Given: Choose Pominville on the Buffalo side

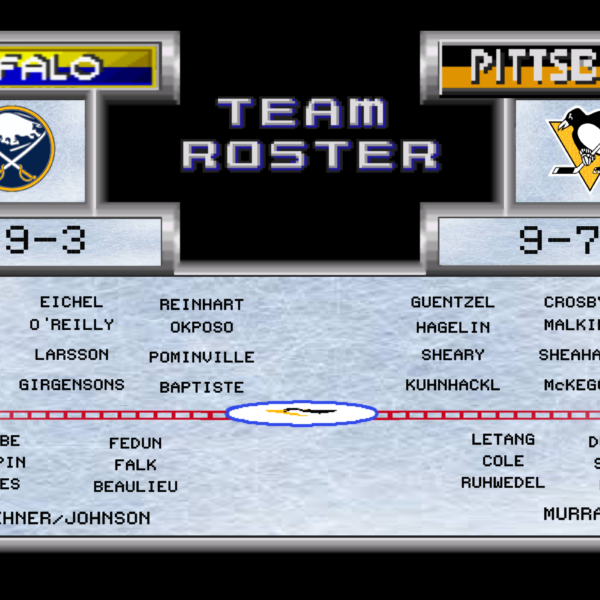Looking at the screenshot, I should (x=201, y=357).
